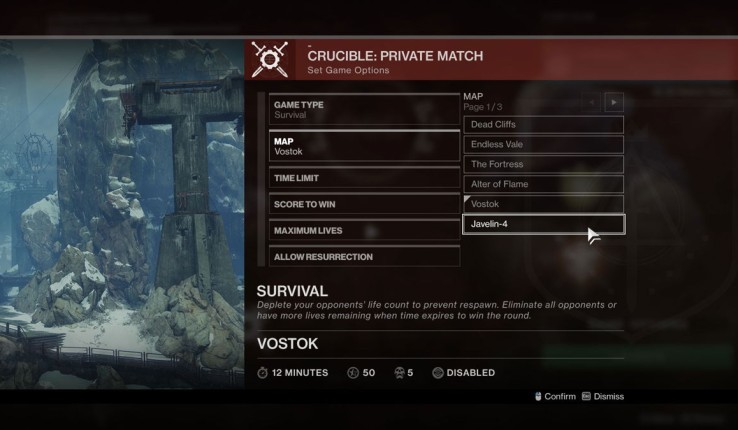The height and width of the screenshot is (430, 738).
Task: Select the Javelin-4 map
Action: coord(543,225)
